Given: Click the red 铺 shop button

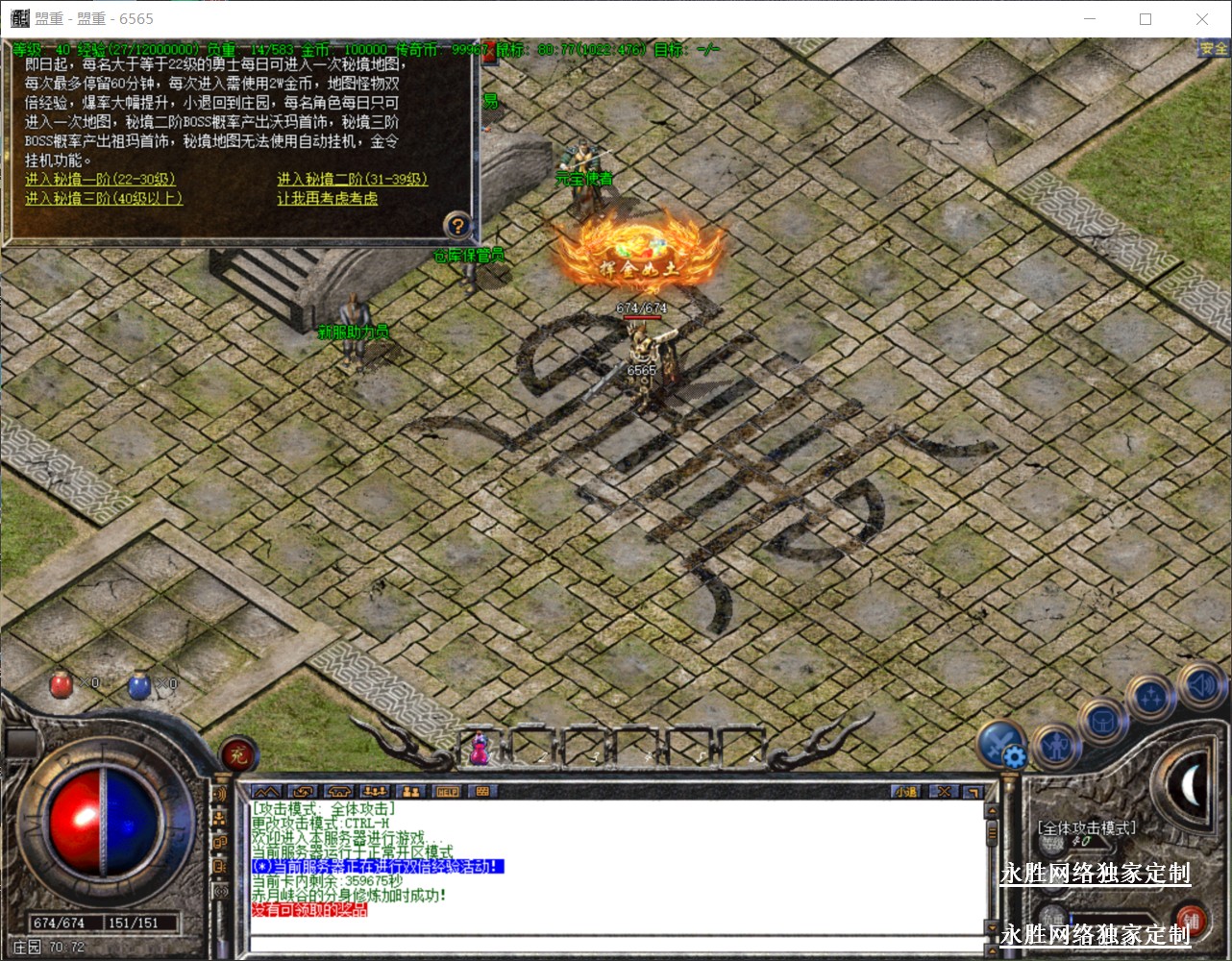Looking at the screenshot, I should (x=1191, y=920).
